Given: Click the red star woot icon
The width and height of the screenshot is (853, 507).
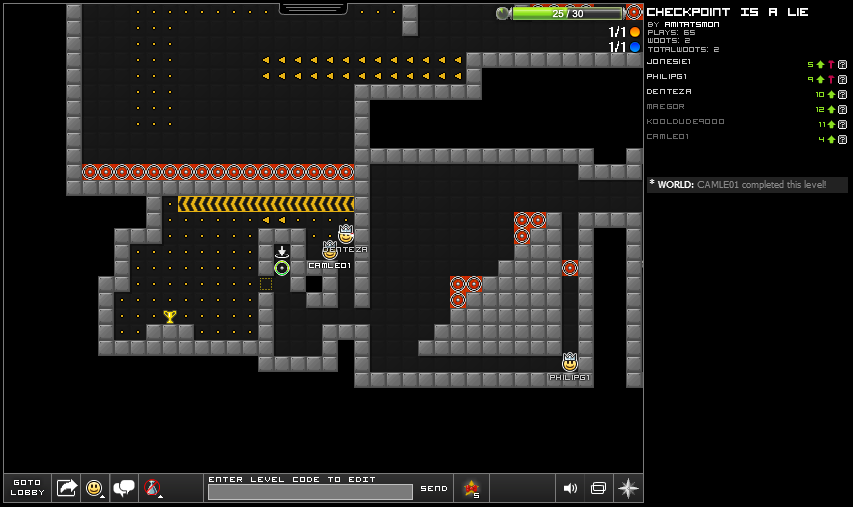Looking at the screenshot, I should 470,488.
